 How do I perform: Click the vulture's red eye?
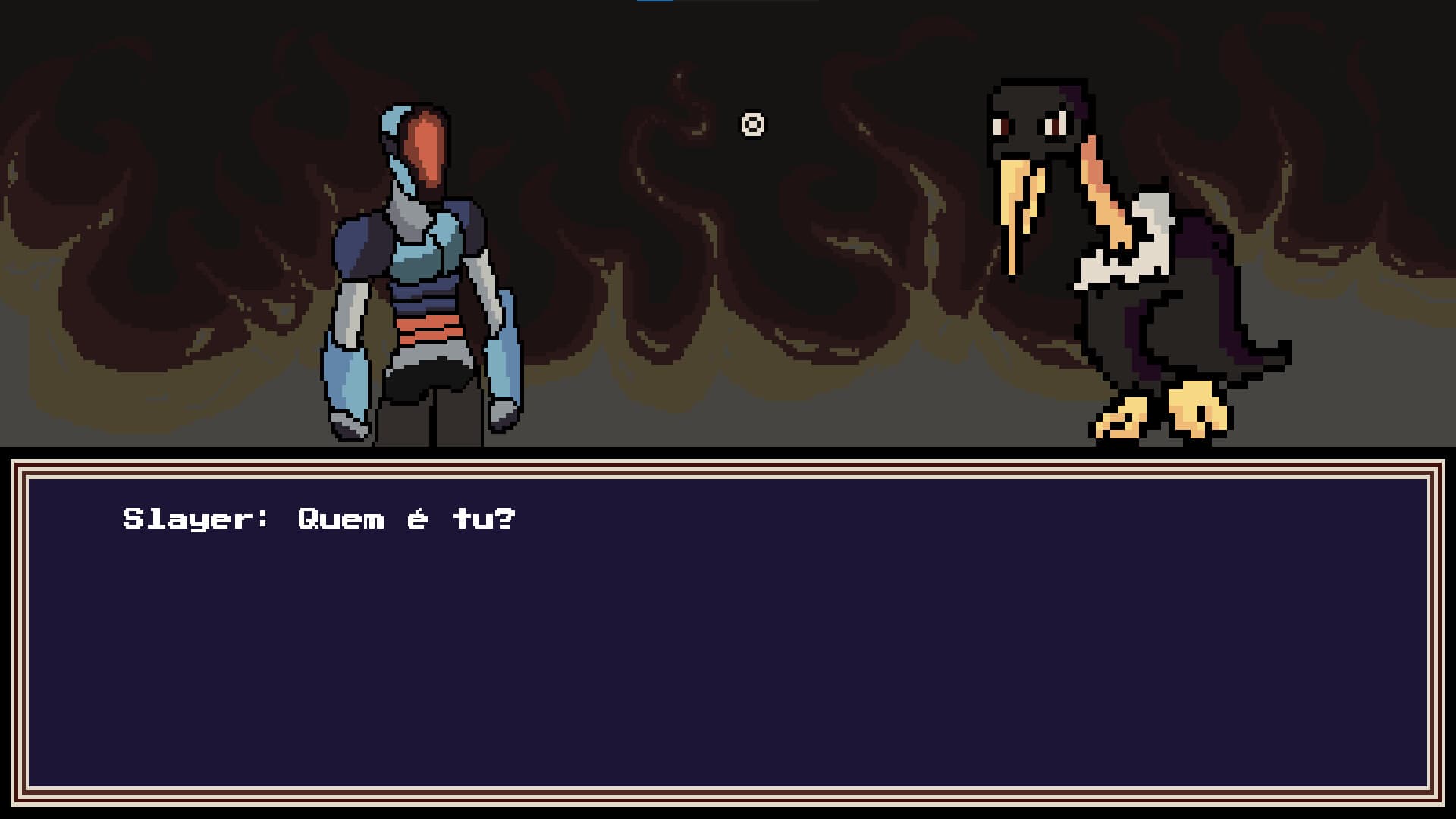1054,127
